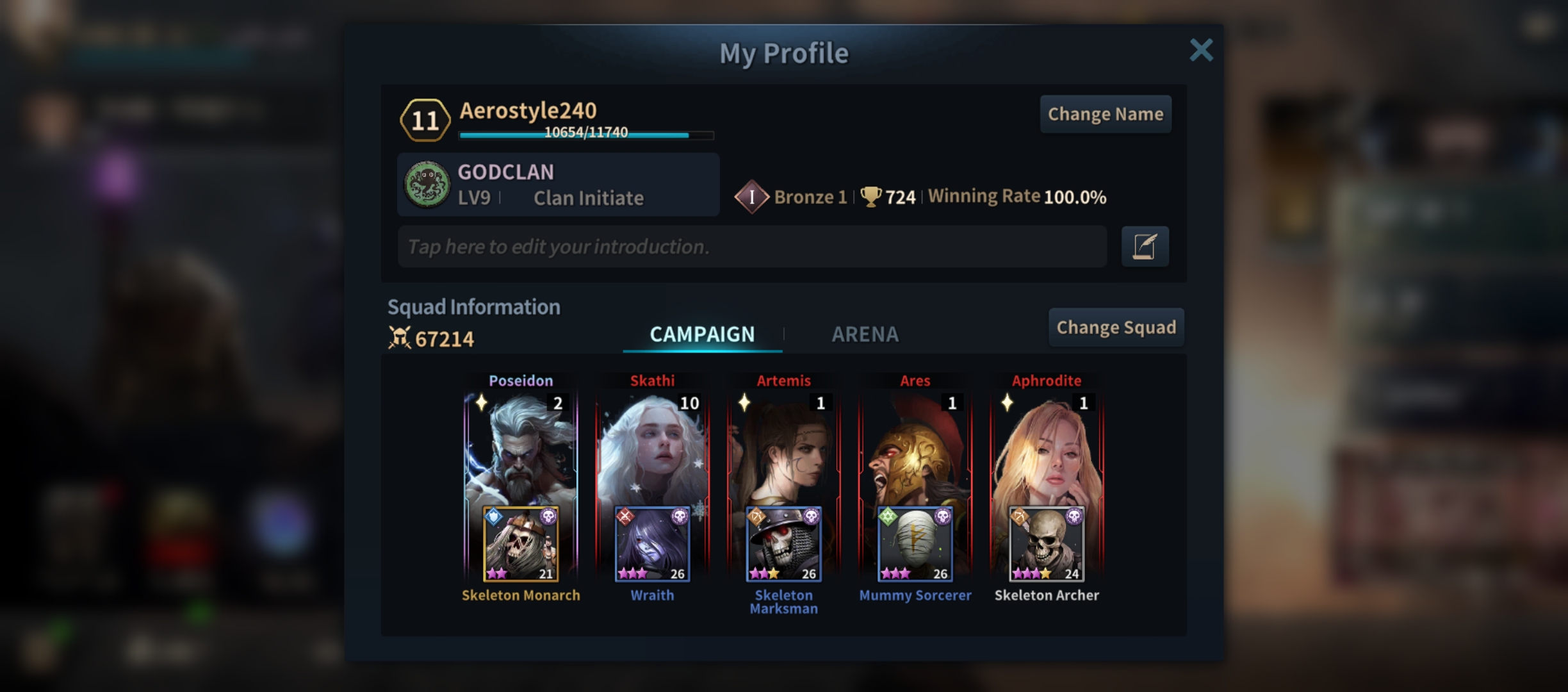Viewport: 1568px width, 692px height.
Task: Switch to the ARENA squad tab
Action: [x=865, y=334]
